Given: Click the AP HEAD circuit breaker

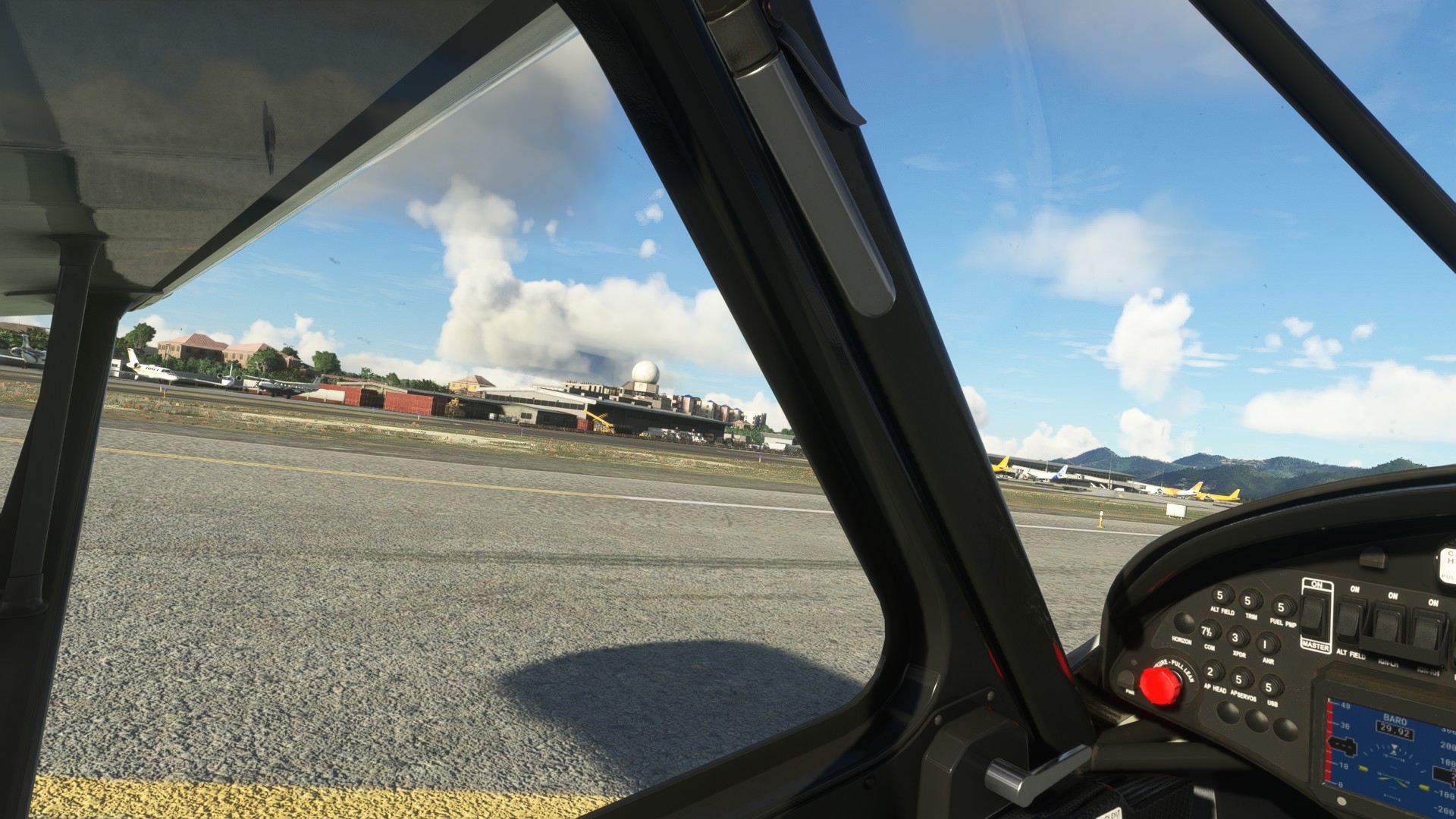Looking at the screenshot, I should pos(1213,672).
